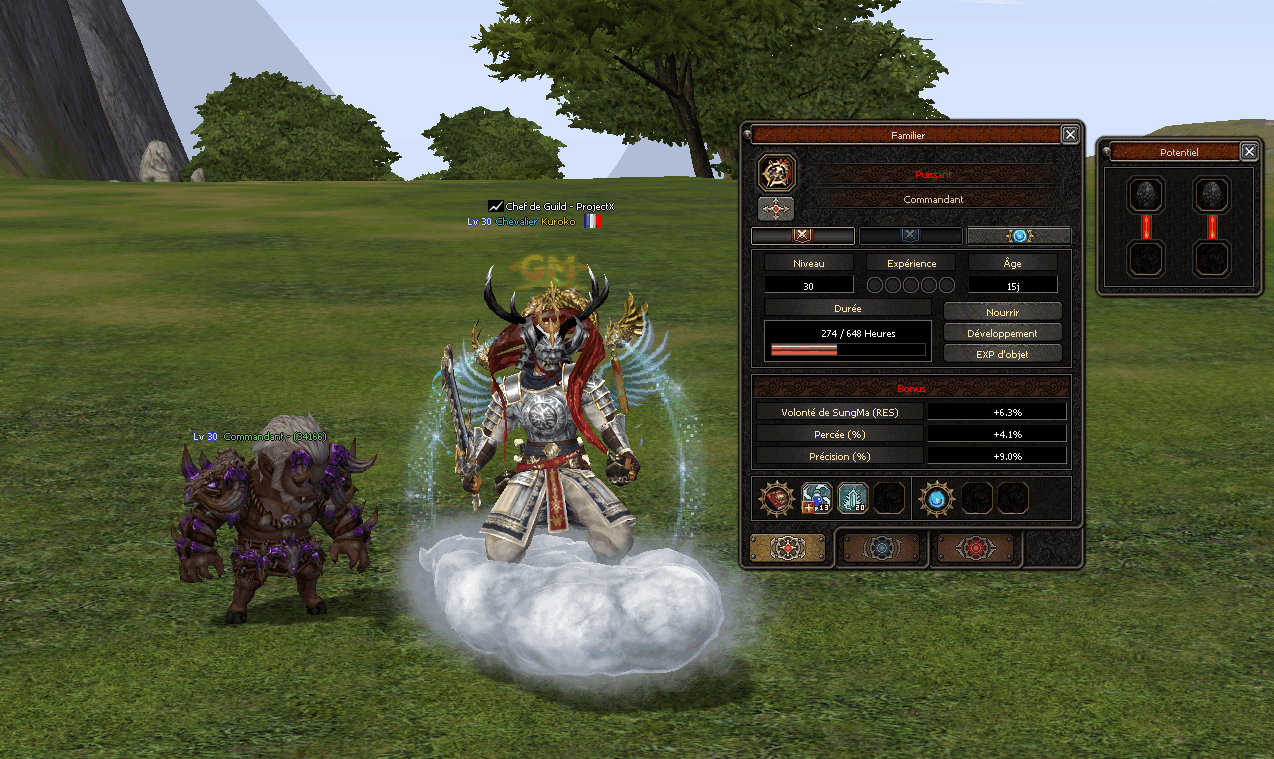This screenshot has width=1274, height=759.
Task: Switch to the glowing blue orb tab
Action: [x=1018, y=236]
